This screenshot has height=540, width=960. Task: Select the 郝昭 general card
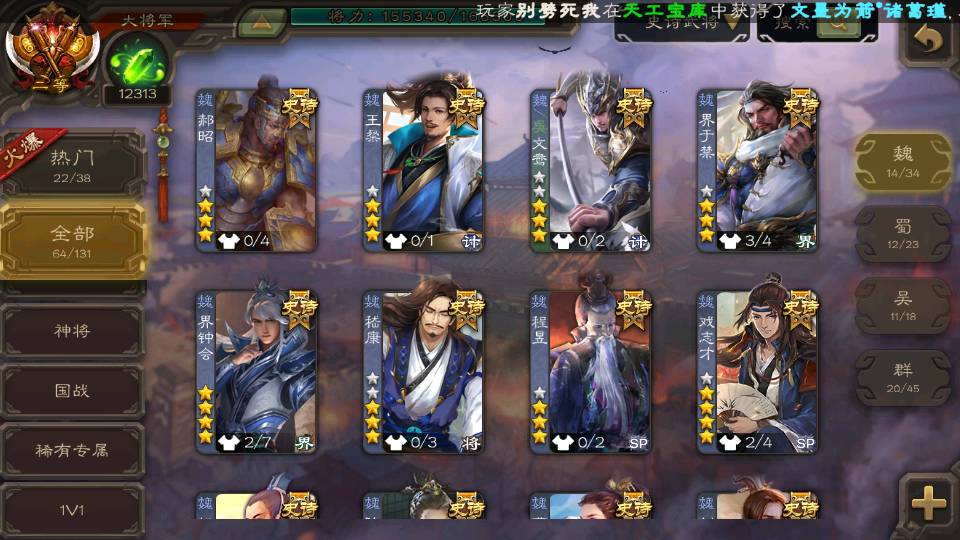[256, 170]
